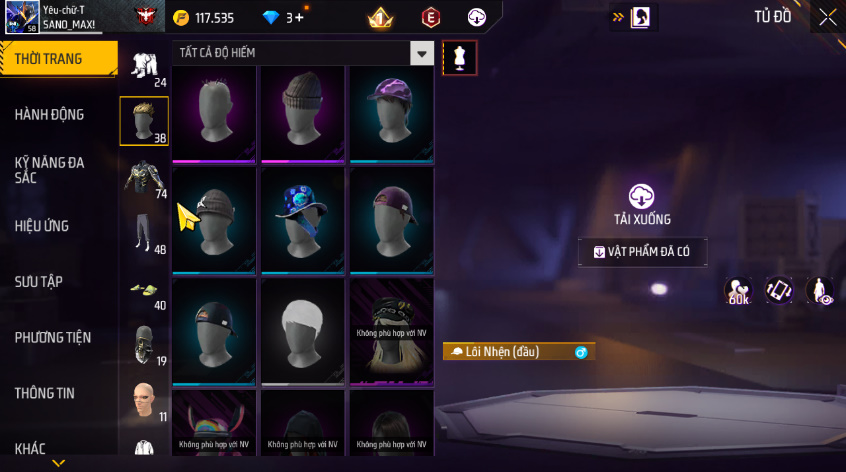Switch to the THÔNG TIN tab

click(44, 394)
